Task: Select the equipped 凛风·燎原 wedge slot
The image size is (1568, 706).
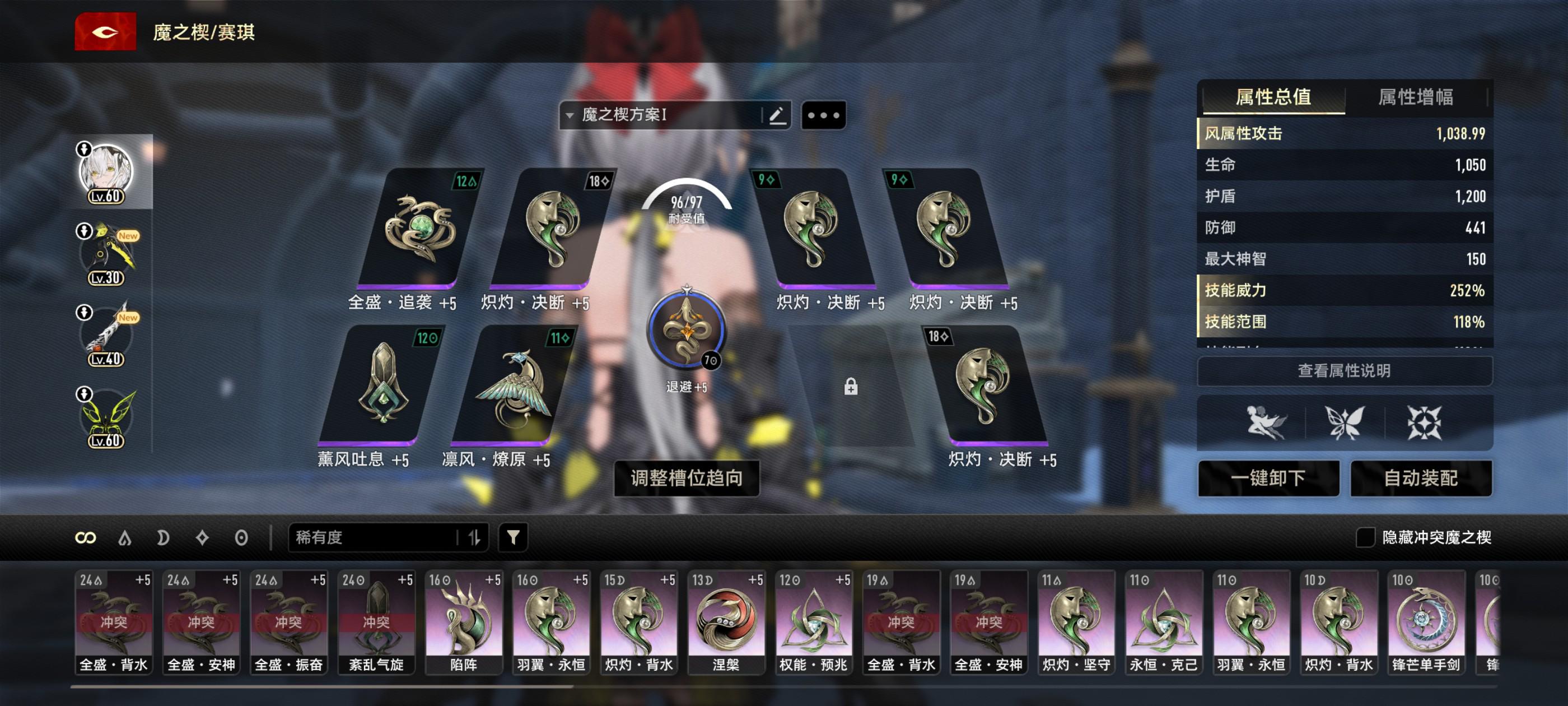Action: coord(514,385)
